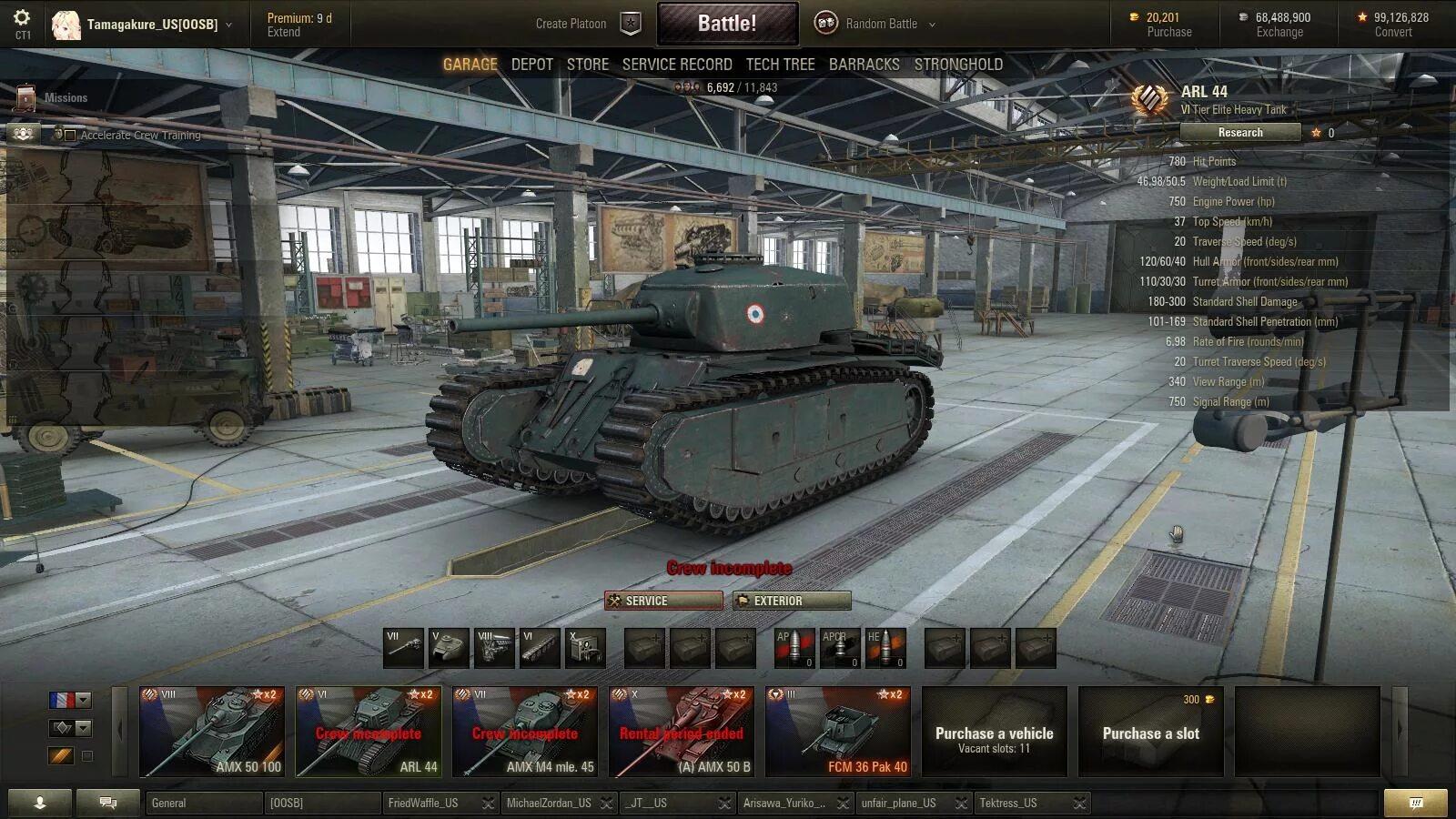Start a battle with the Battle! button
This screenshot has height=819, width=1456.
click(727, 24)
